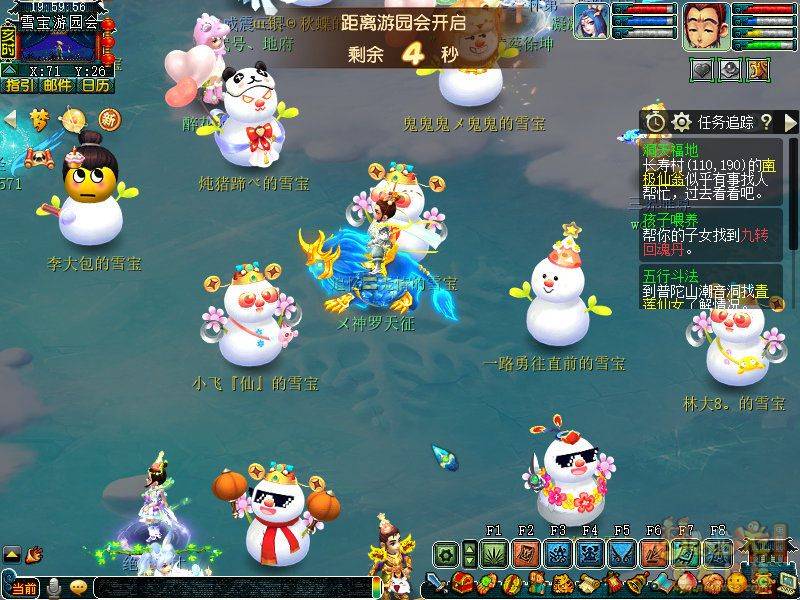The width and height of the screenshot is (800, 600).
Task: Click the orange 新 round icon
Action: 108,120
